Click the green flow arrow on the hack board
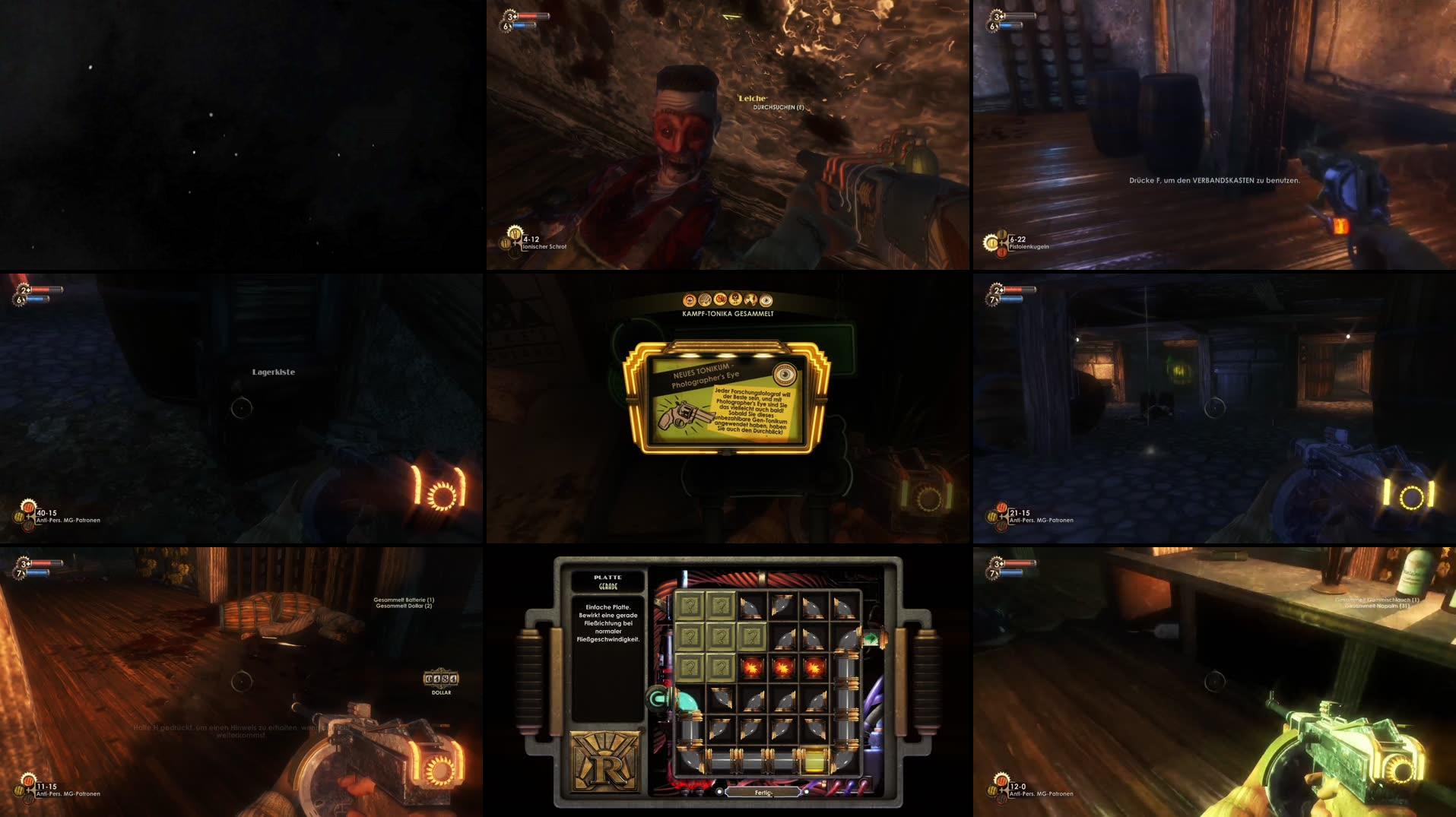This screenshot has width=1456, height=817. [871, 638]
